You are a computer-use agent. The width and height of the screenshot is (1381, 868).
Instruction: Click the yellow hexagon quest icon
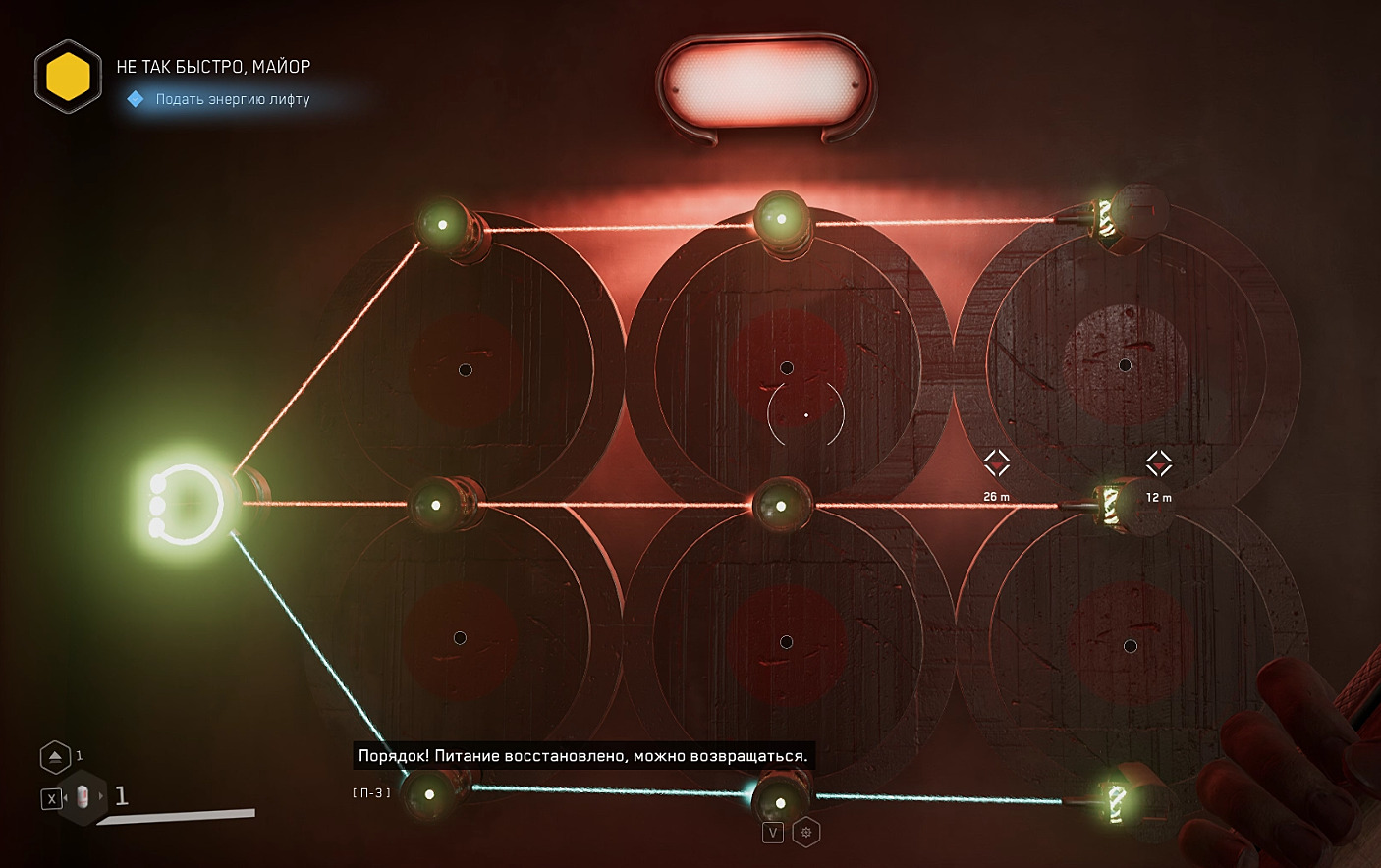pos(68,77)
